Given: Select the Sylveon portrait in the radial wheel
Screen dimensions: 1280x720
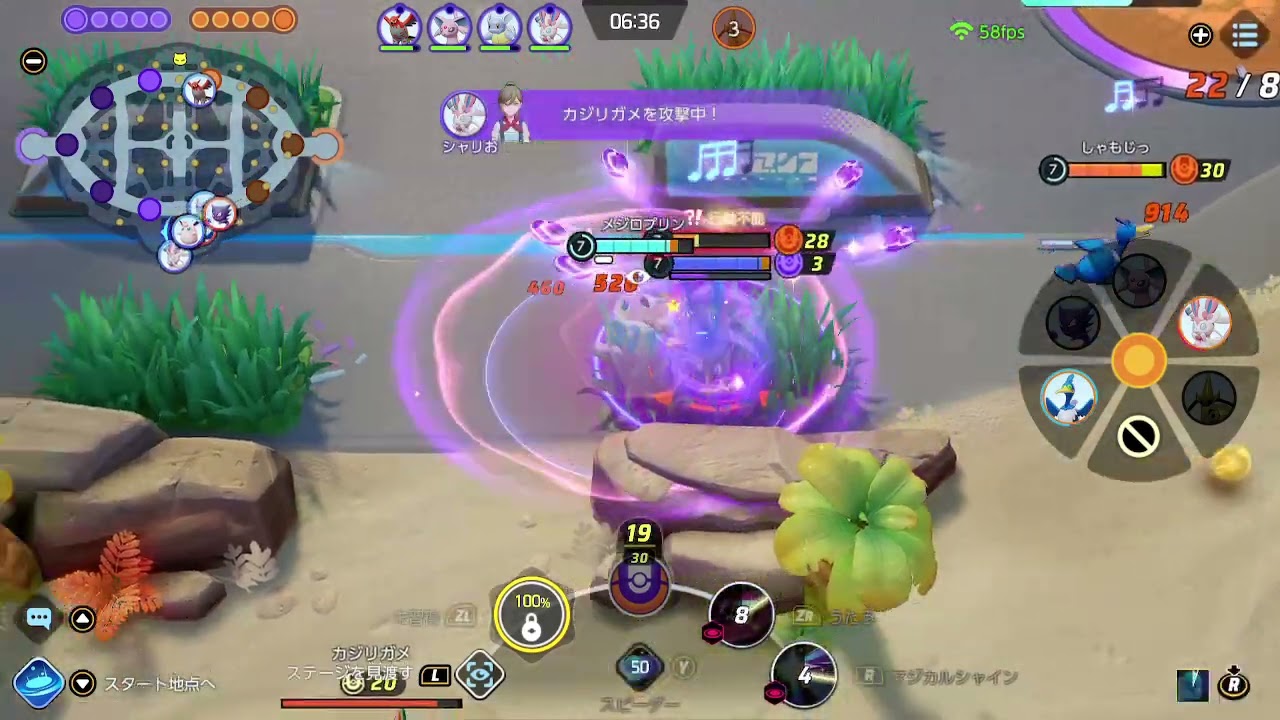Looking at the screenshot, I should pyautogui.click(x=1204, y=322).
